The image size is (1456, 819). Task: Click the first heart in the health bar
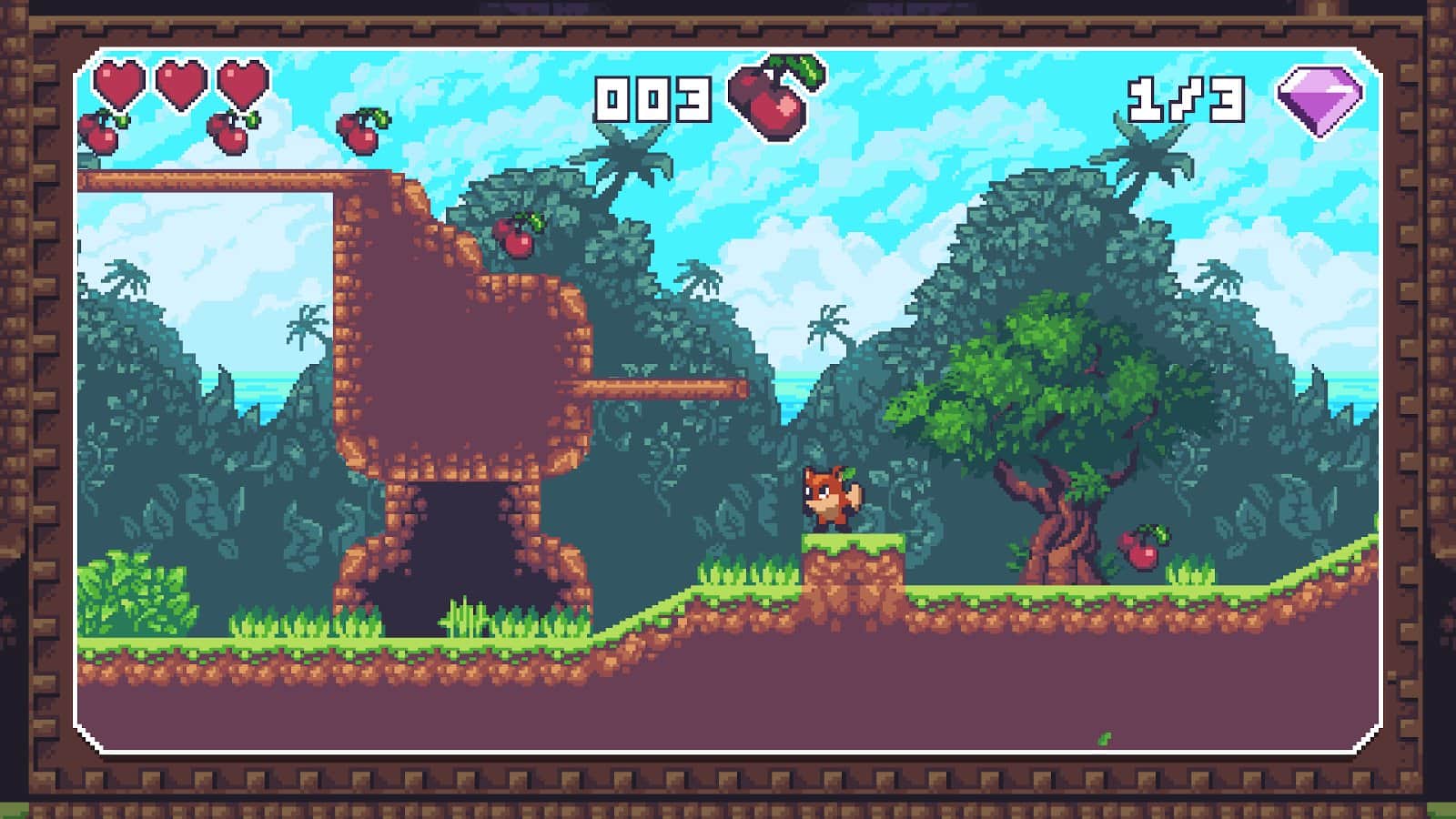point(119,84)
